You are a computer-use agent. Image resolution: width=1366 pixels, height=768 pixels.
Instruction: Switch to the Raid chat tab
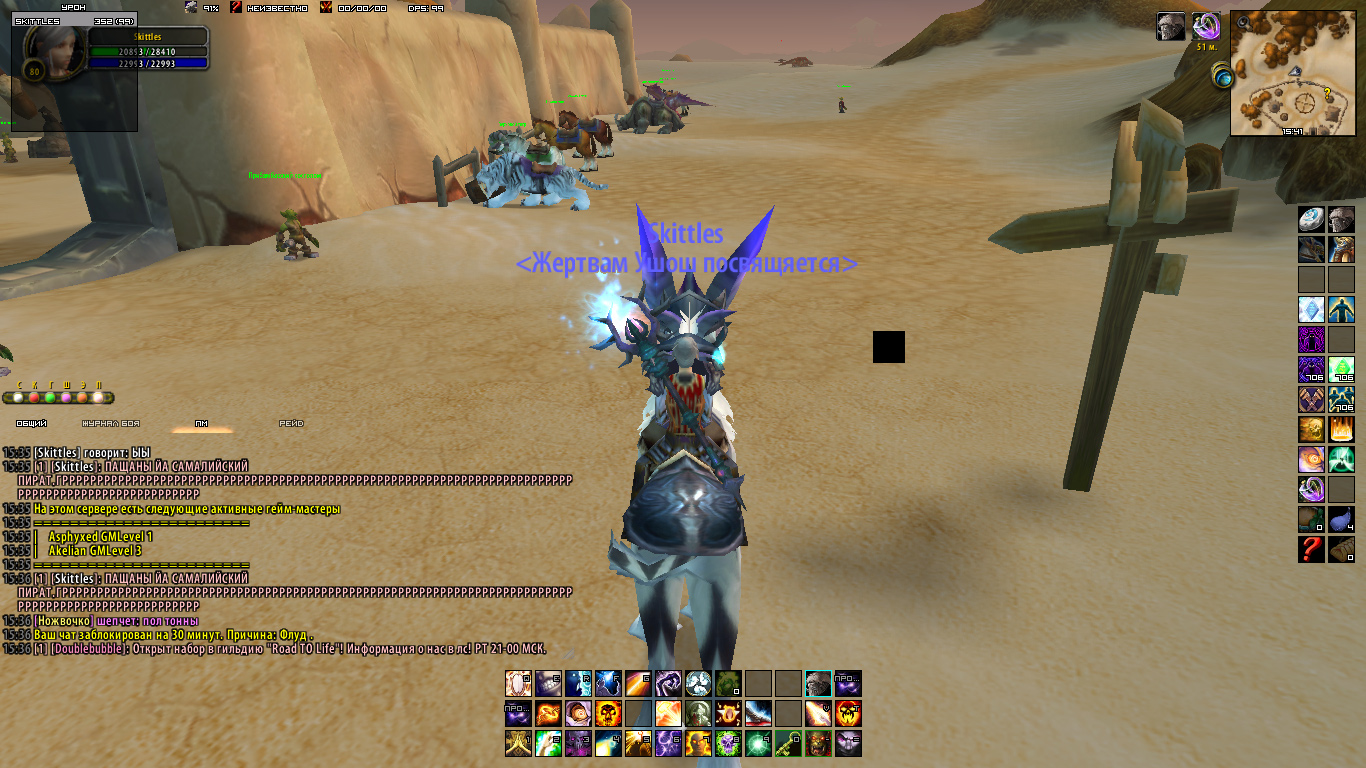(291, 423)
